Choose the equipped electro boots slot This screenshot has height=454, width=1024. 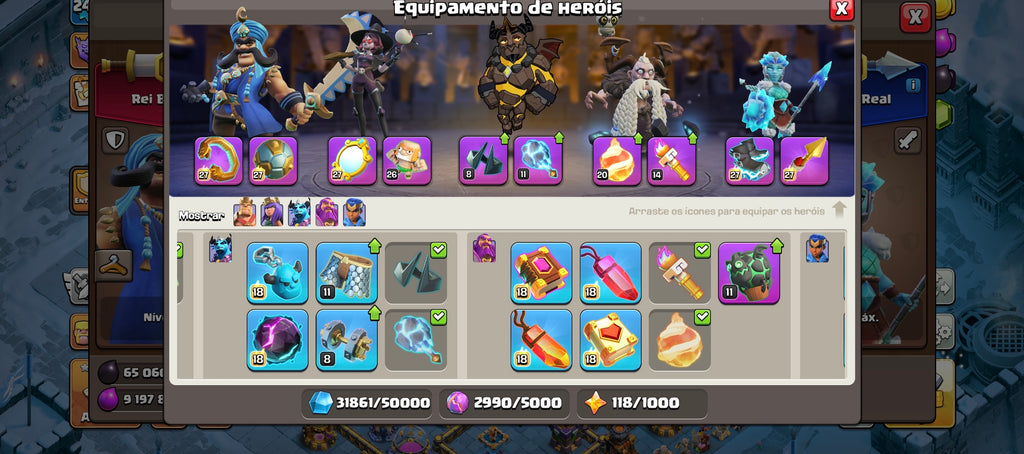[750, 161]
